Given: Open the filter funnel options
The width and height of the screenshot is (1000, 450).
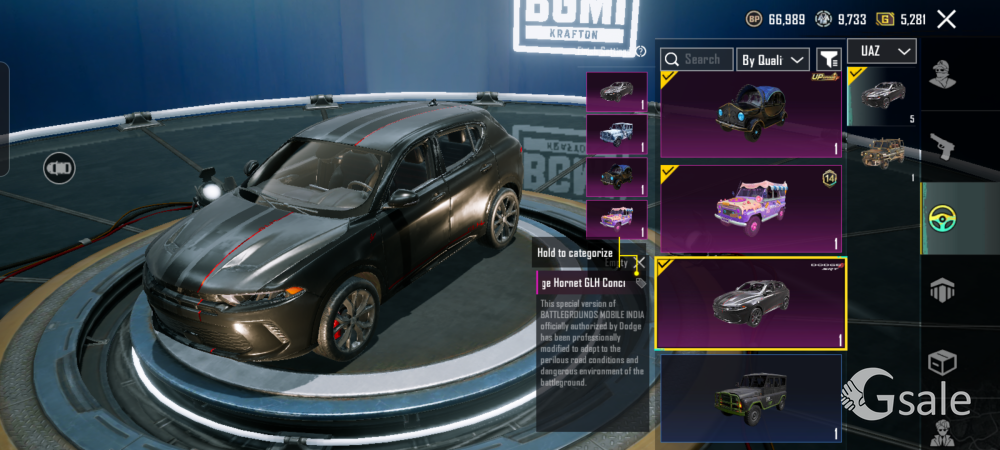Looking at the screenshot, I should coord(828,60).
